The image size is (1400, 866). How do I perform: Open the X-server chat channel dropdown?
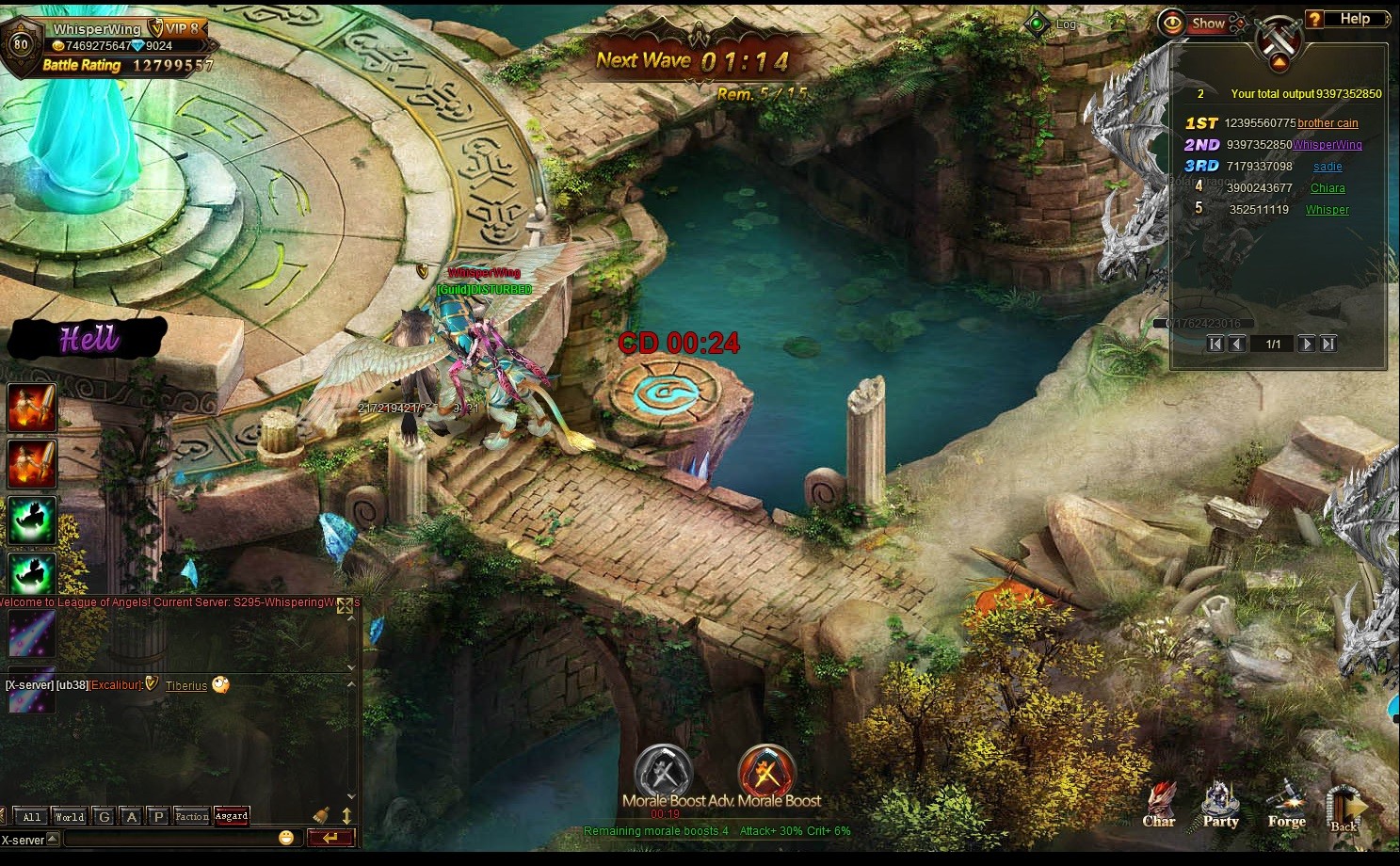[53, 839]
